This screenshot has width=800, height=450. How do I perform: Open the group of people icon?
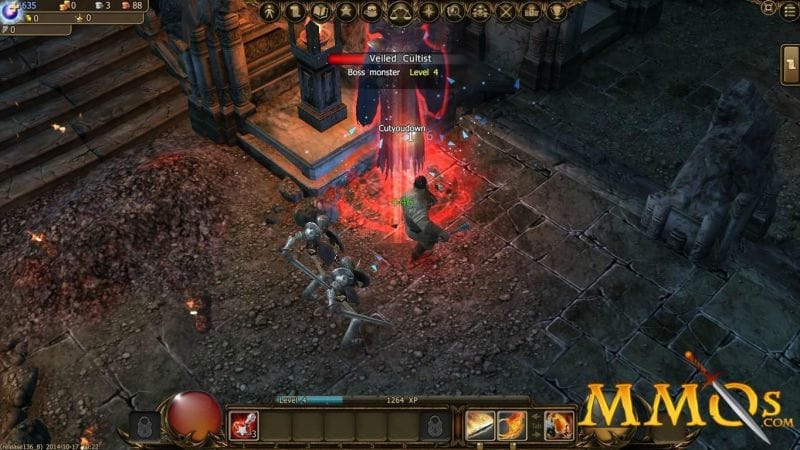(480, 12)
